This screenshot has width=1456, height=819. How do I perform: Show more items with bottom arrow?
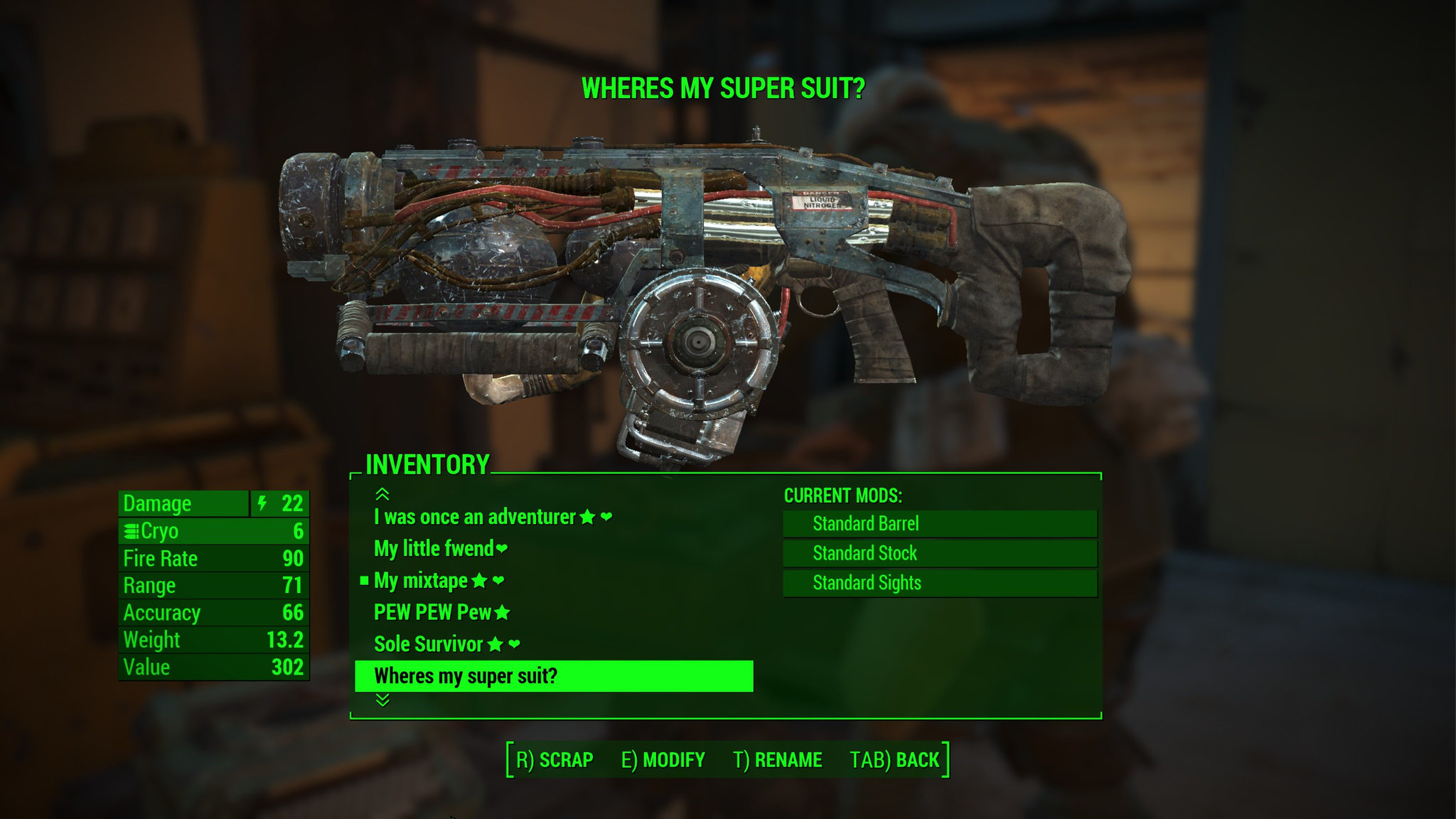(382, 701)
